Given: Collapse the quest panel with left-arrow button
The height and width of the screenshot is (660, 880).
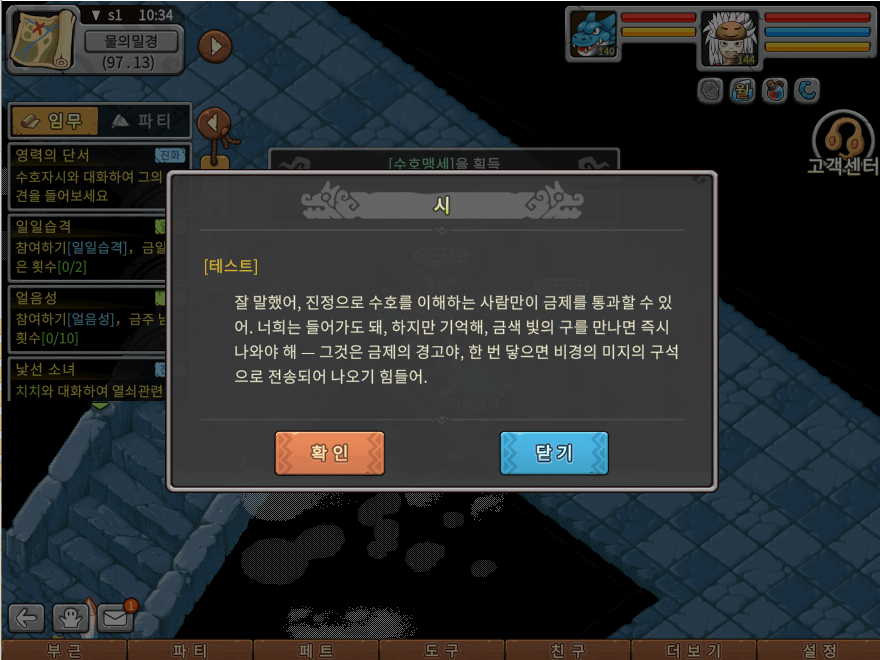Looking at the screenshot, I should [214, 123].
